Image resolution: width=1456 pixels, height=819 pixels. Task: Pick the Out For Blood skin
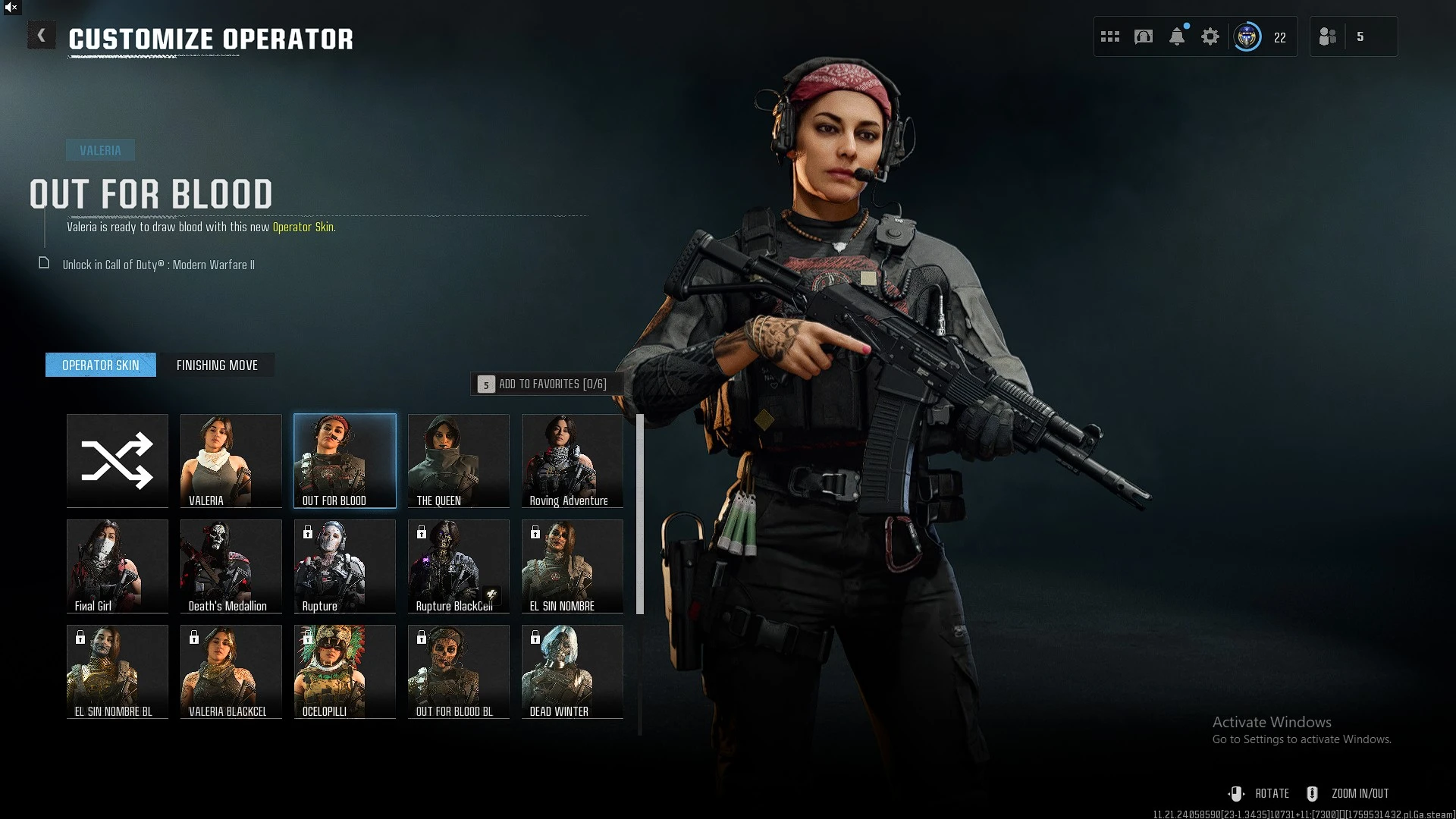coord(345,460)
